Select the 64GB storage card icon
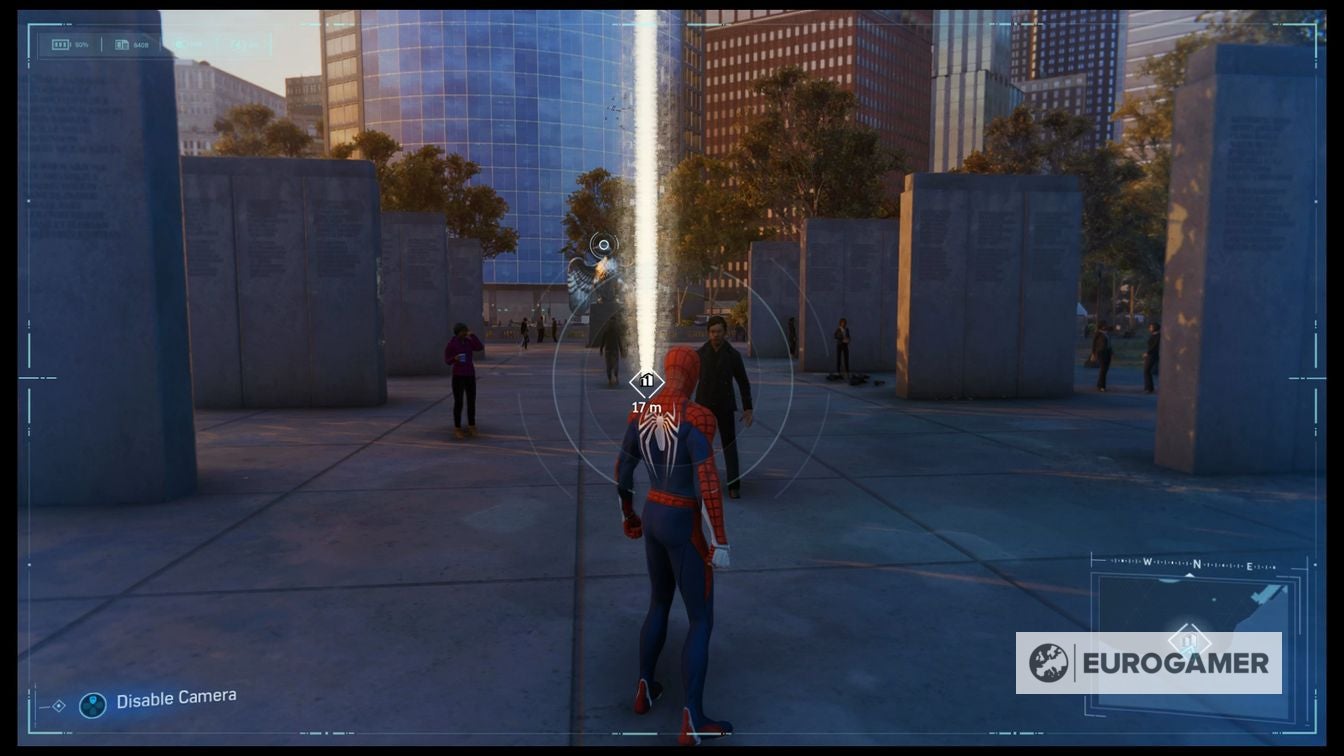Image resolution: width=1344 pixels, height=756 pixels. point(122,44)
